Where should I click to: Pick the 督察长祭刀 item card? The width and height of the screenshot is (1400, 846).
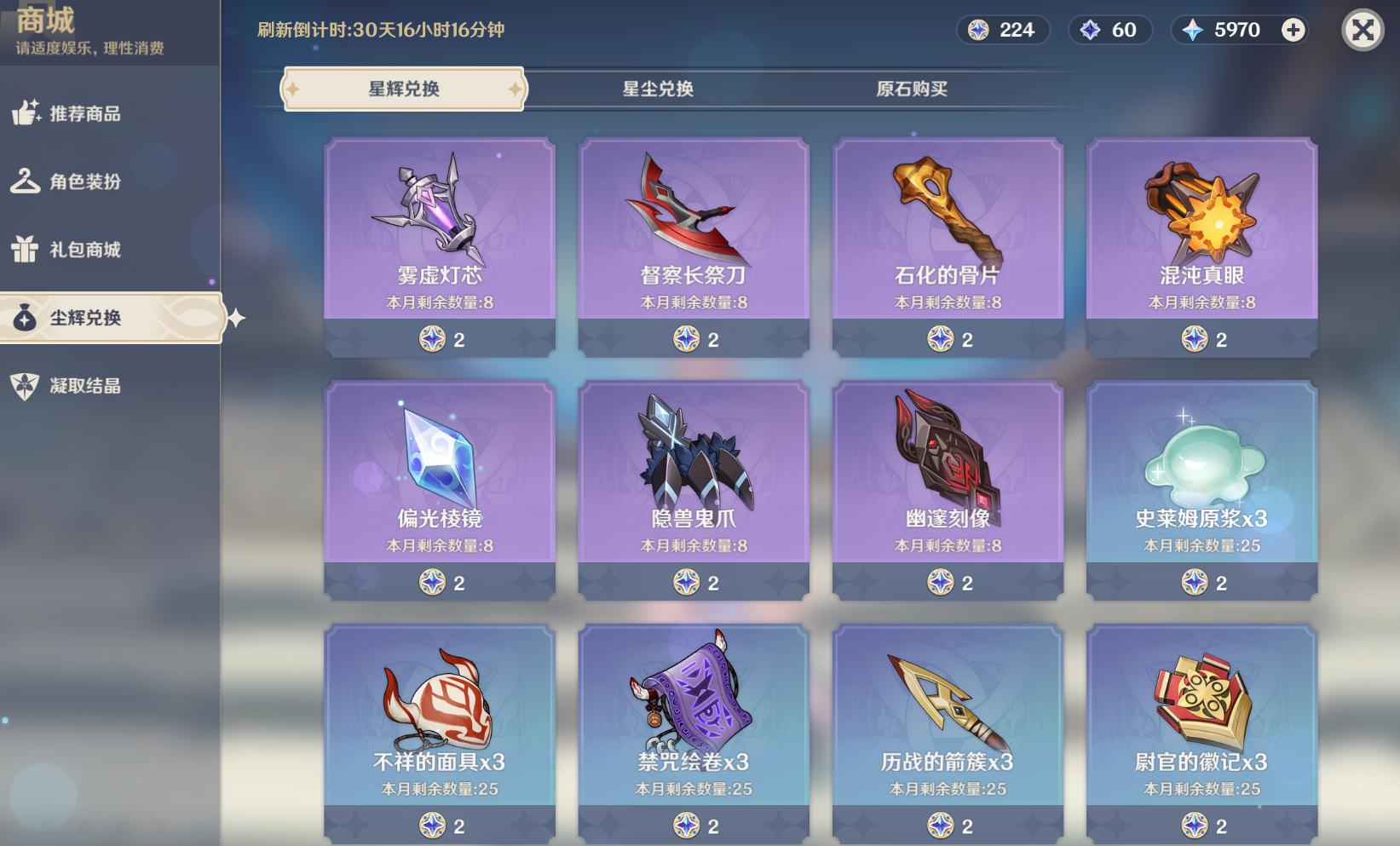coord(694,245)
